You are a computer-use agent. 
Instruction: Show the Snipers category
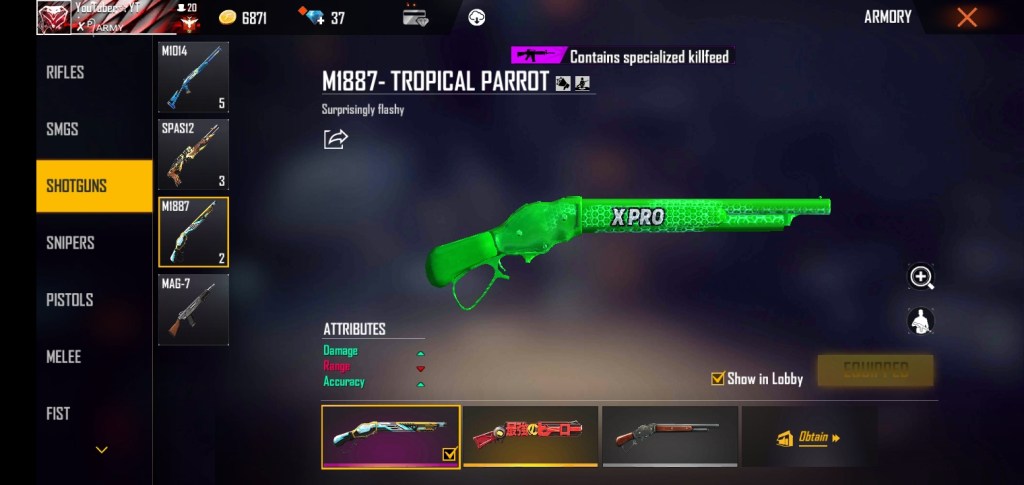(70, 243)
